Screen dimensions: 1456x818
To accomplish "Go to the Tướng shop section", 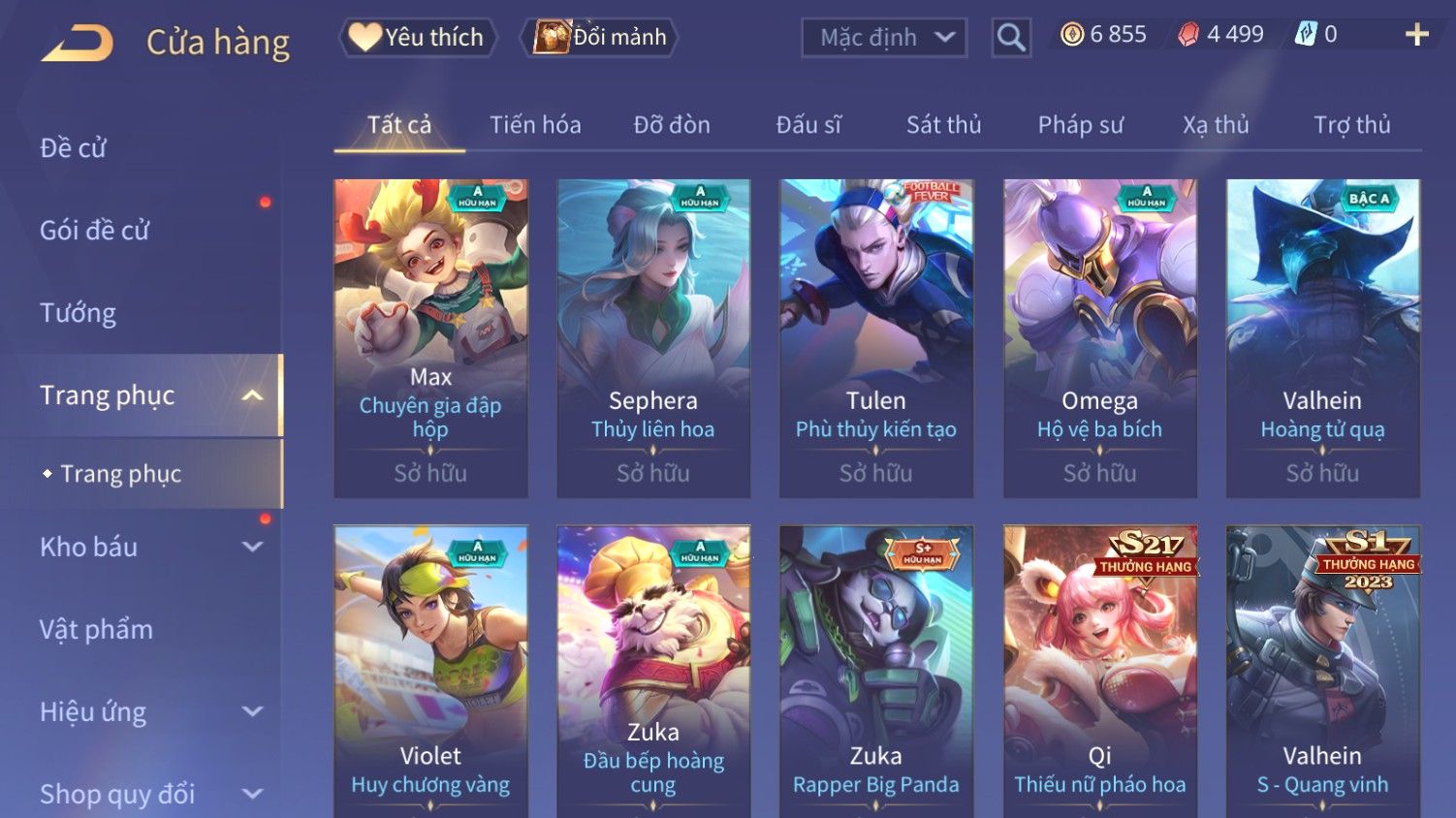I will (79, 313).
